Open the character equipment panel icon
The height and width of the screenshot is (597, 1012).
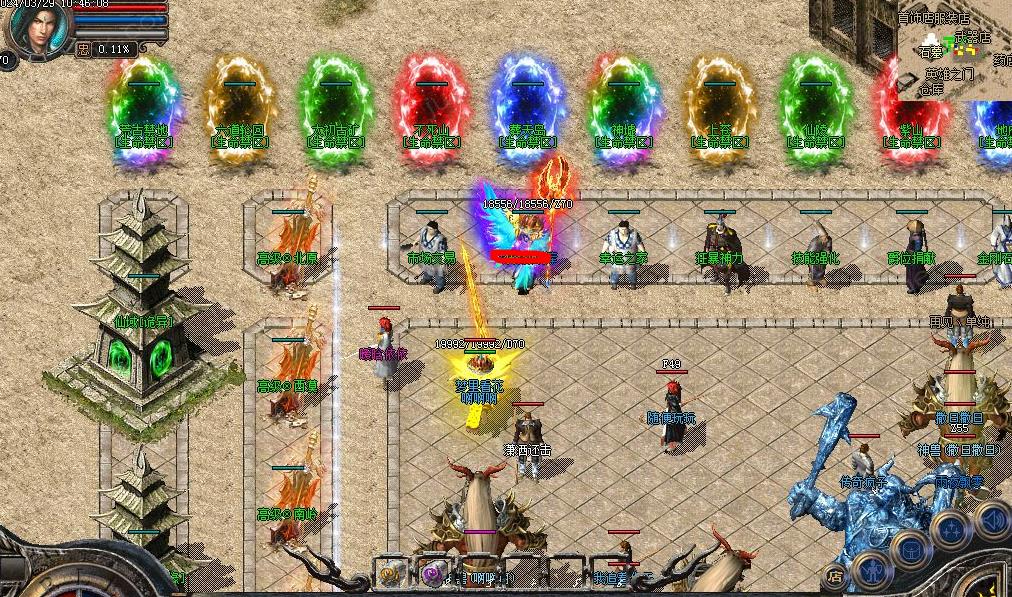click(x=872, y=569)
